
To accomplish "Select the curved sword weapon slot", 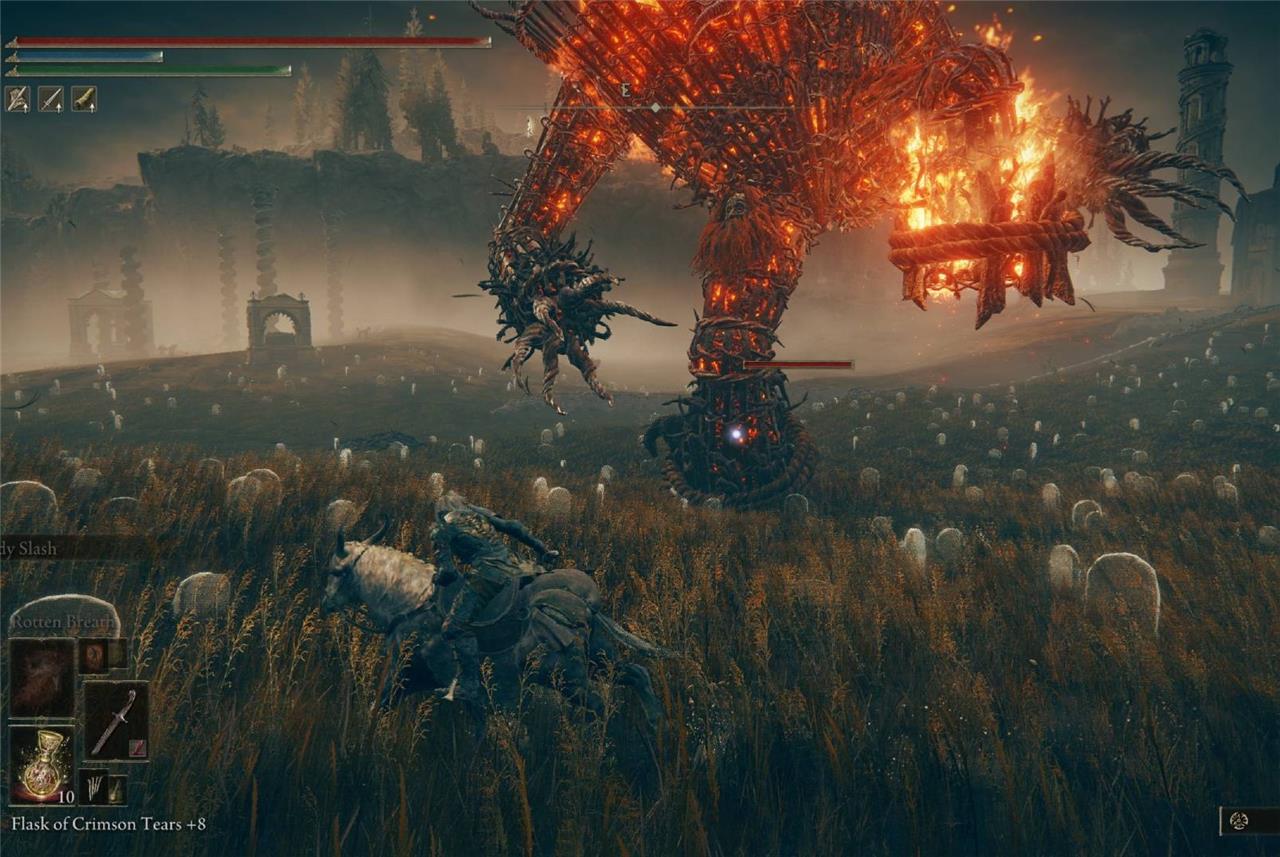I will click(115, 720).
